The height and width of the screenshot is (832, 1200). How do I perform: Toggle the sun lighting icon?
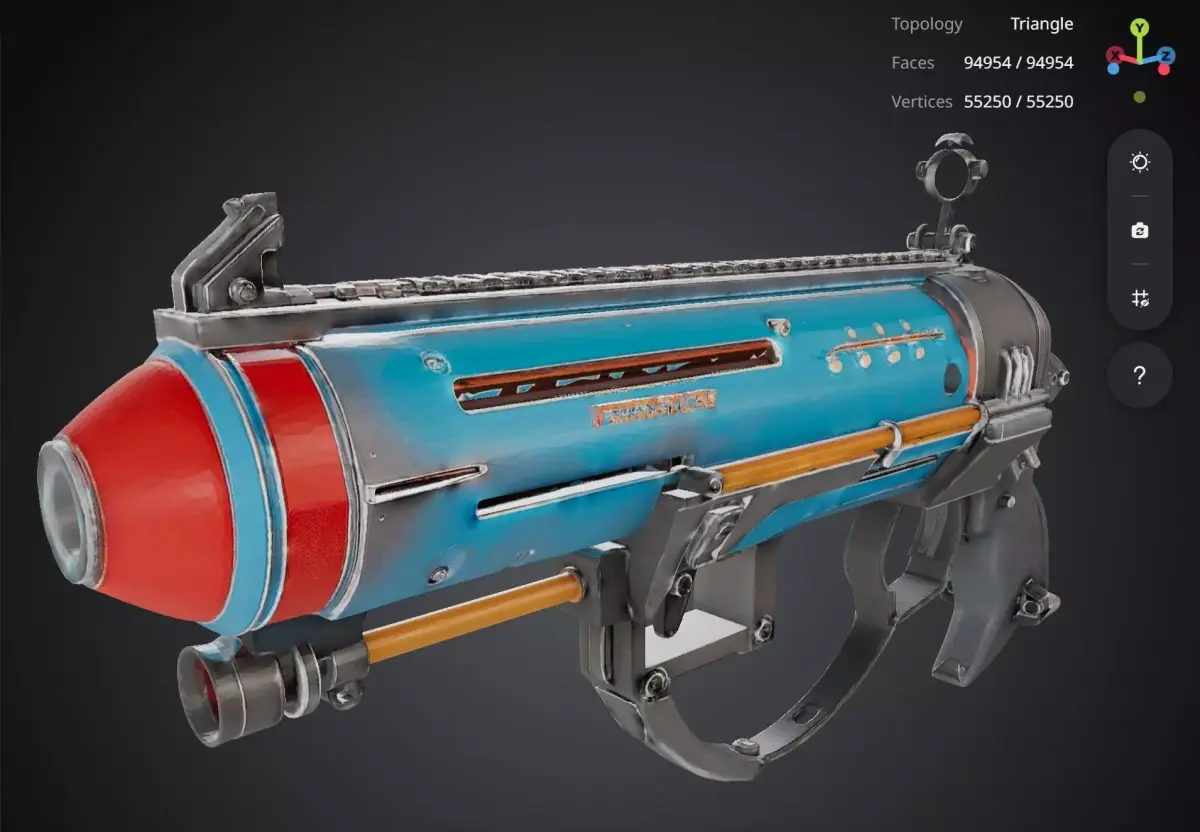pyautogui.click(x=1139, y=163)
